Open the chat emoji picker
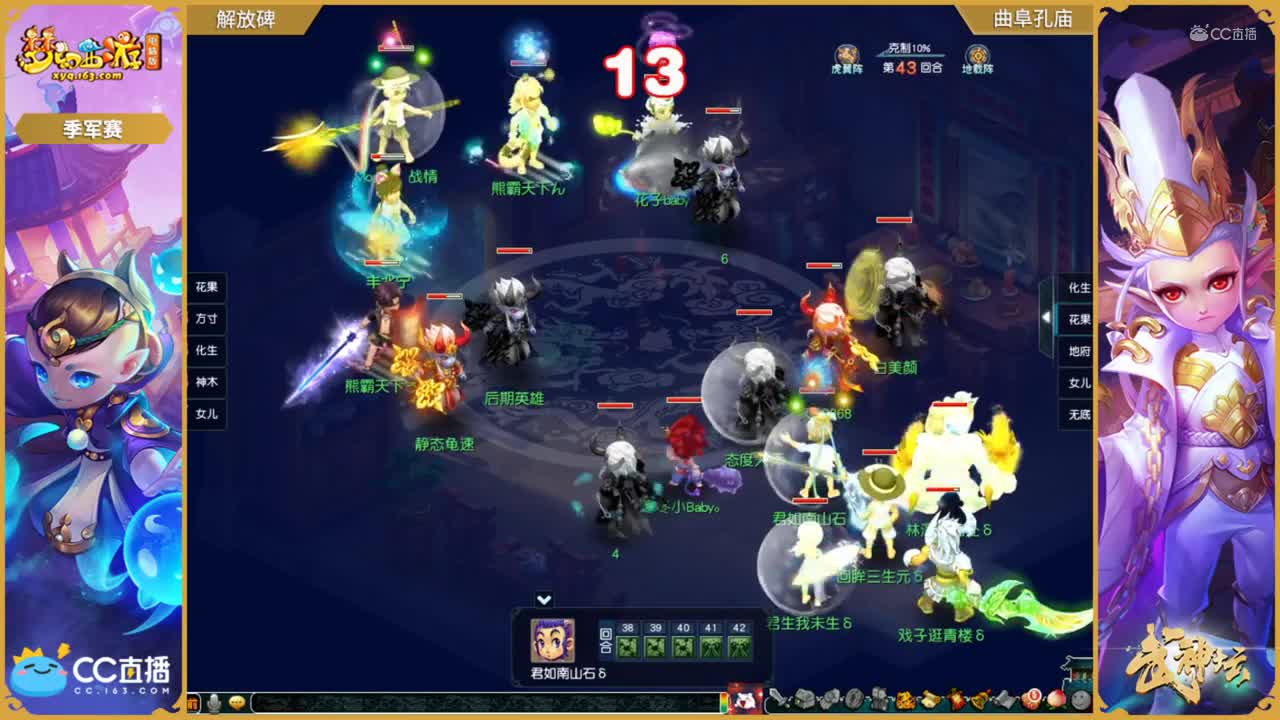 (236, 702)
